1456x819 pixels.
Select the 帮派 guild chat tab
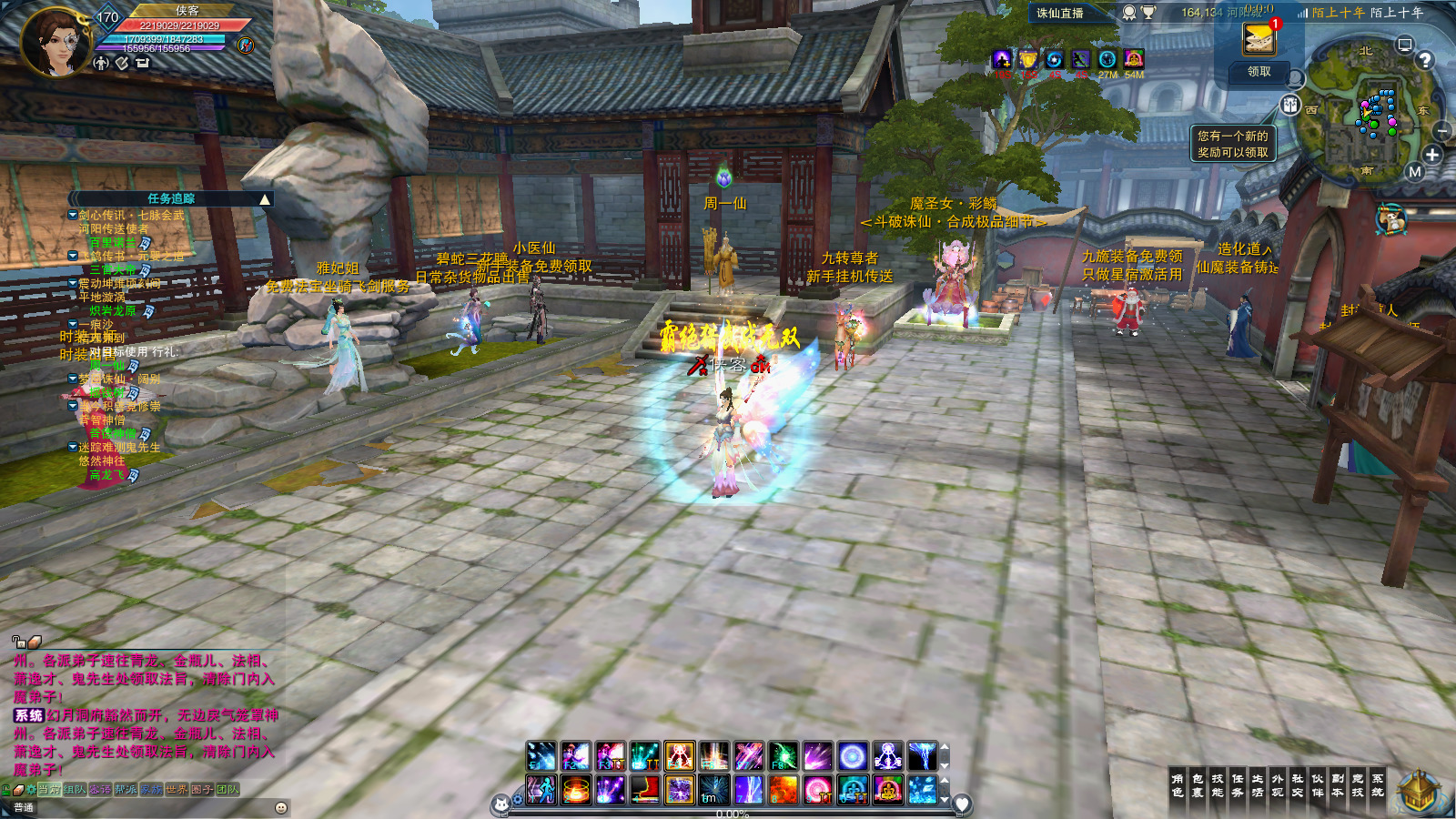pyautogui.click(x=126, y=789)
